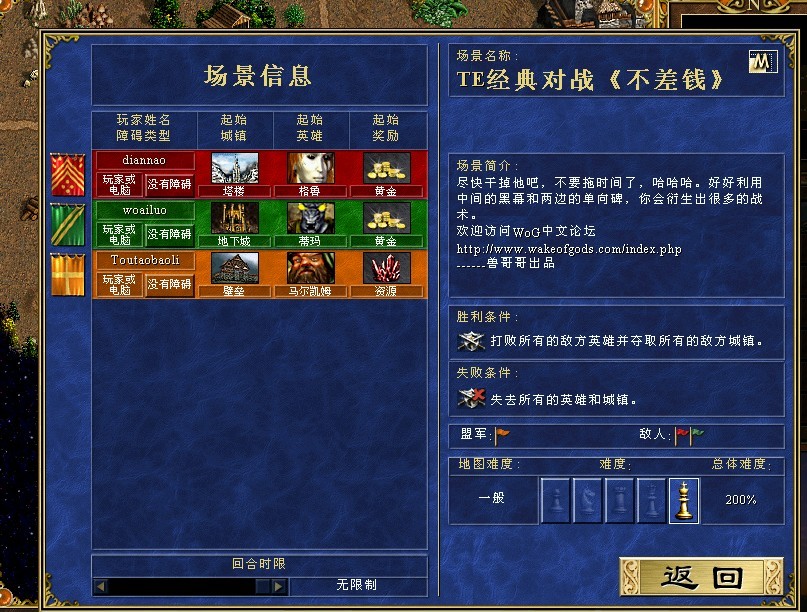Choose Toutaobaoli's bearded starting hero portrait
The width and height of the screenshot is (807, 612).
coord(311,268)
